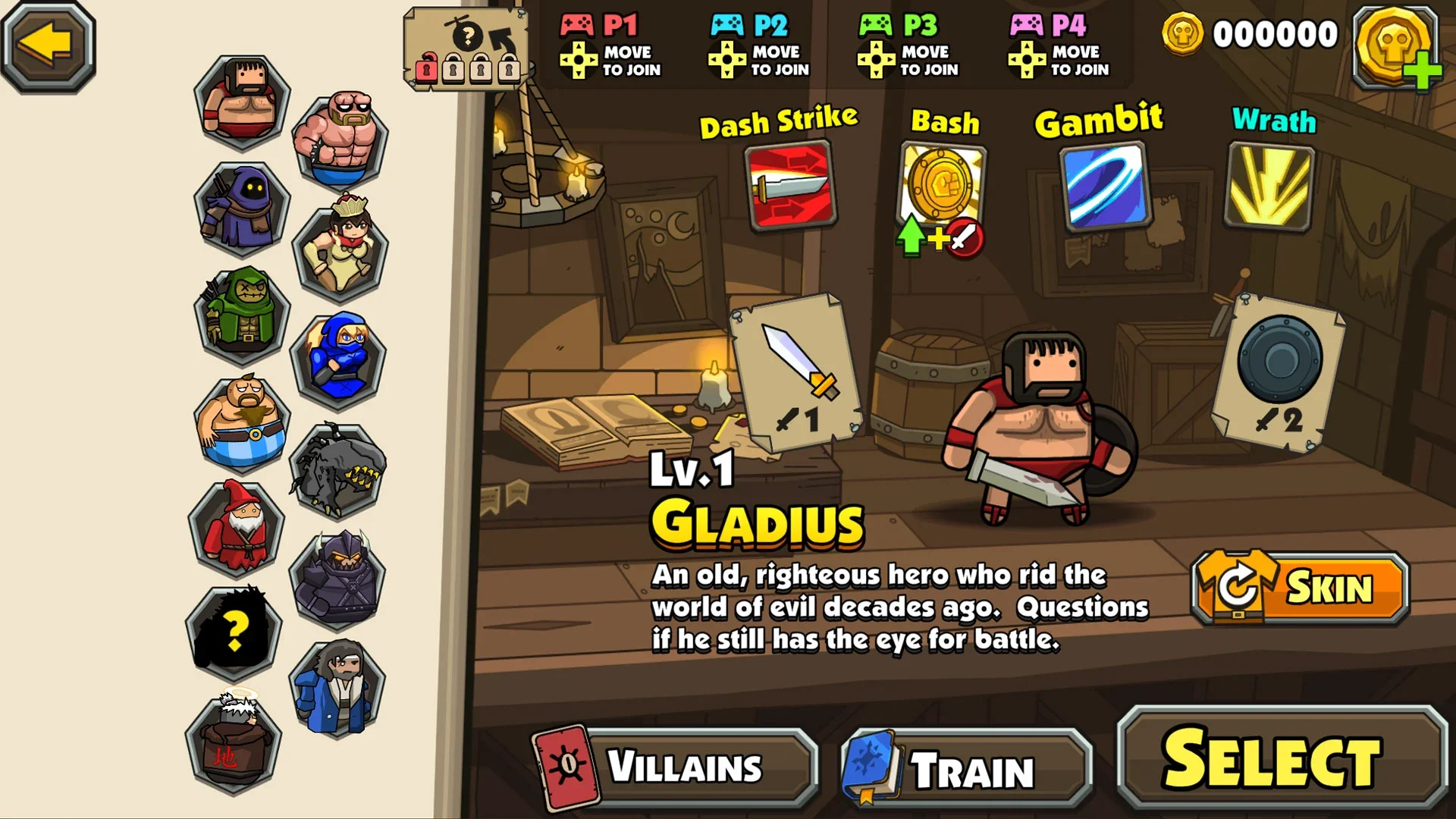The image size is (1456, 819).
Task: Select the round shield equipment card
Action: (1279, 372)
